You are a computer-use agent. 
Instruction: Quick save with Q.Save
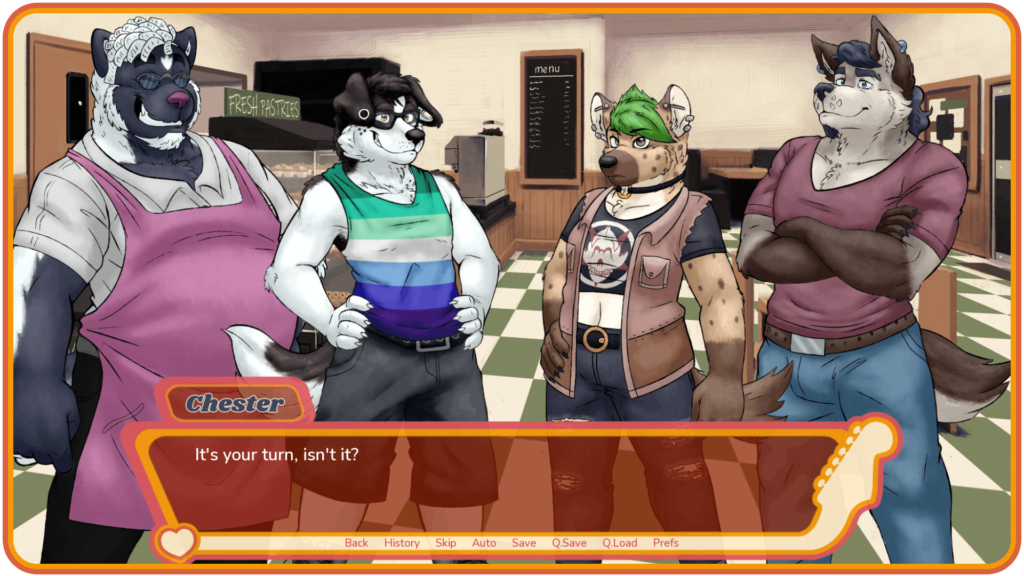pyautogui.click(x=569, y=543)
